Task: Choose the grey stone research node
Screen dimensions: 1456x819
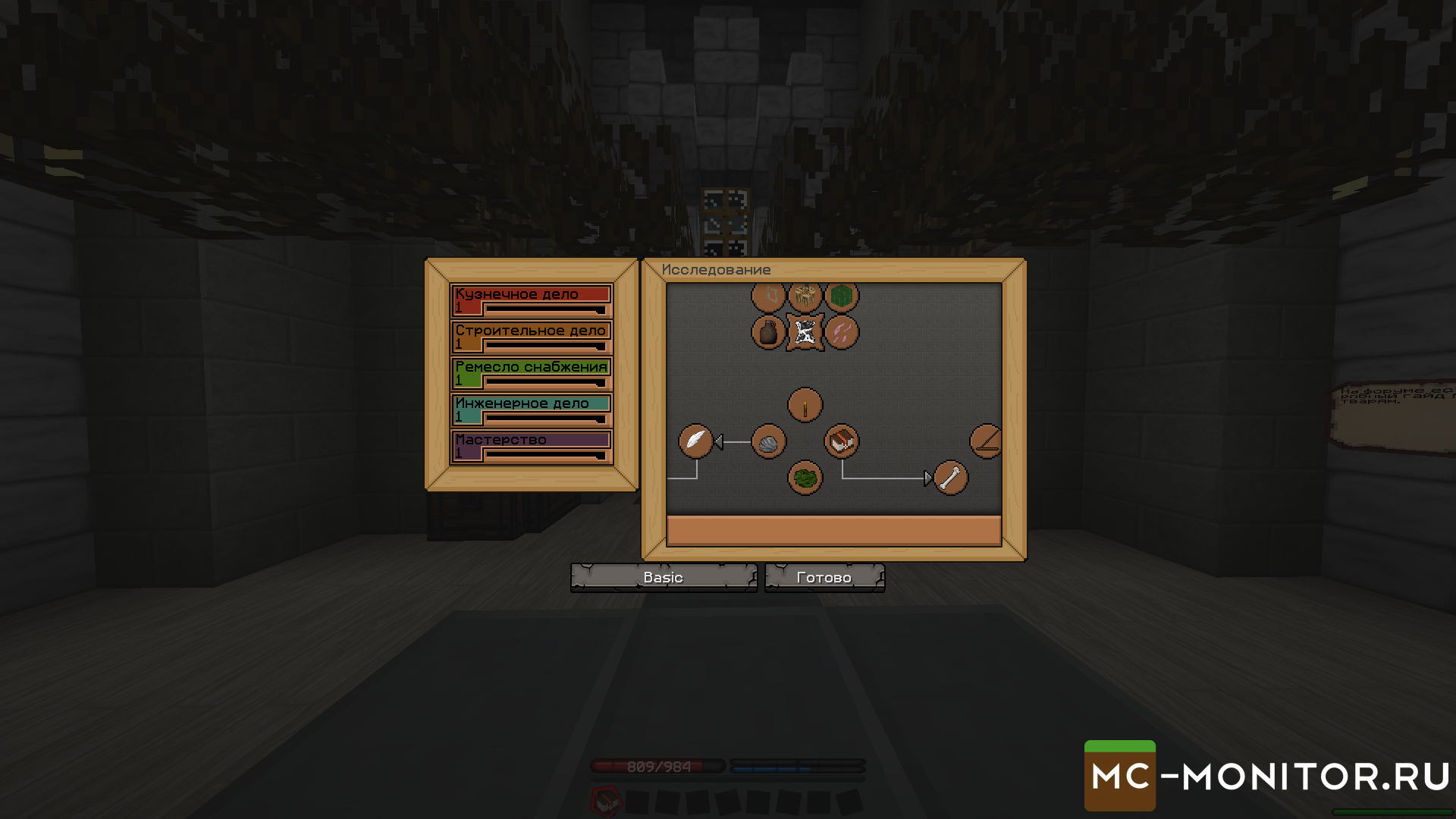Action: coord(768,441)
